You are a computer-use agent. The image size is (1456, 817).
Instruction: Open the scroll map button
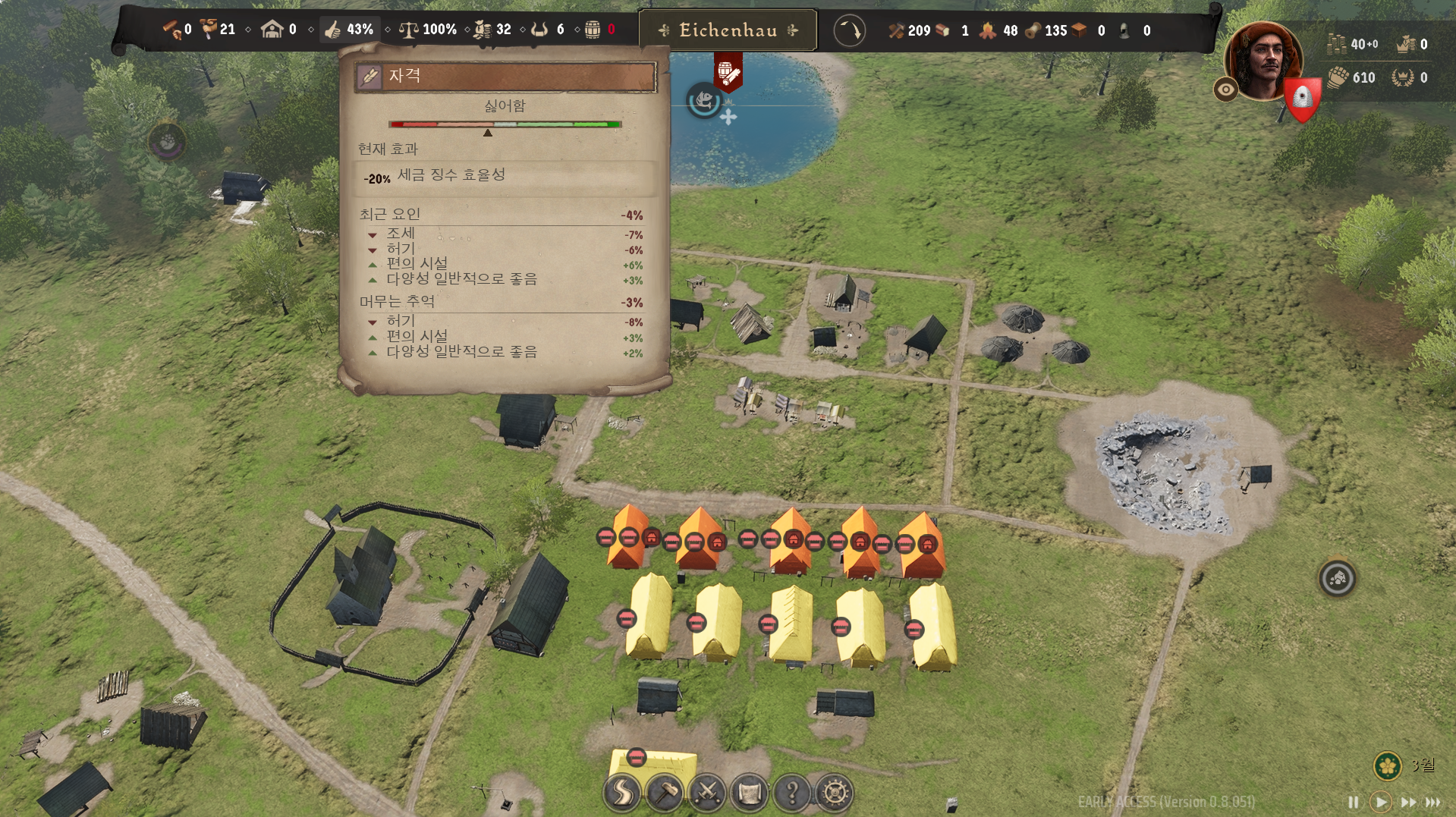point(750,793)
